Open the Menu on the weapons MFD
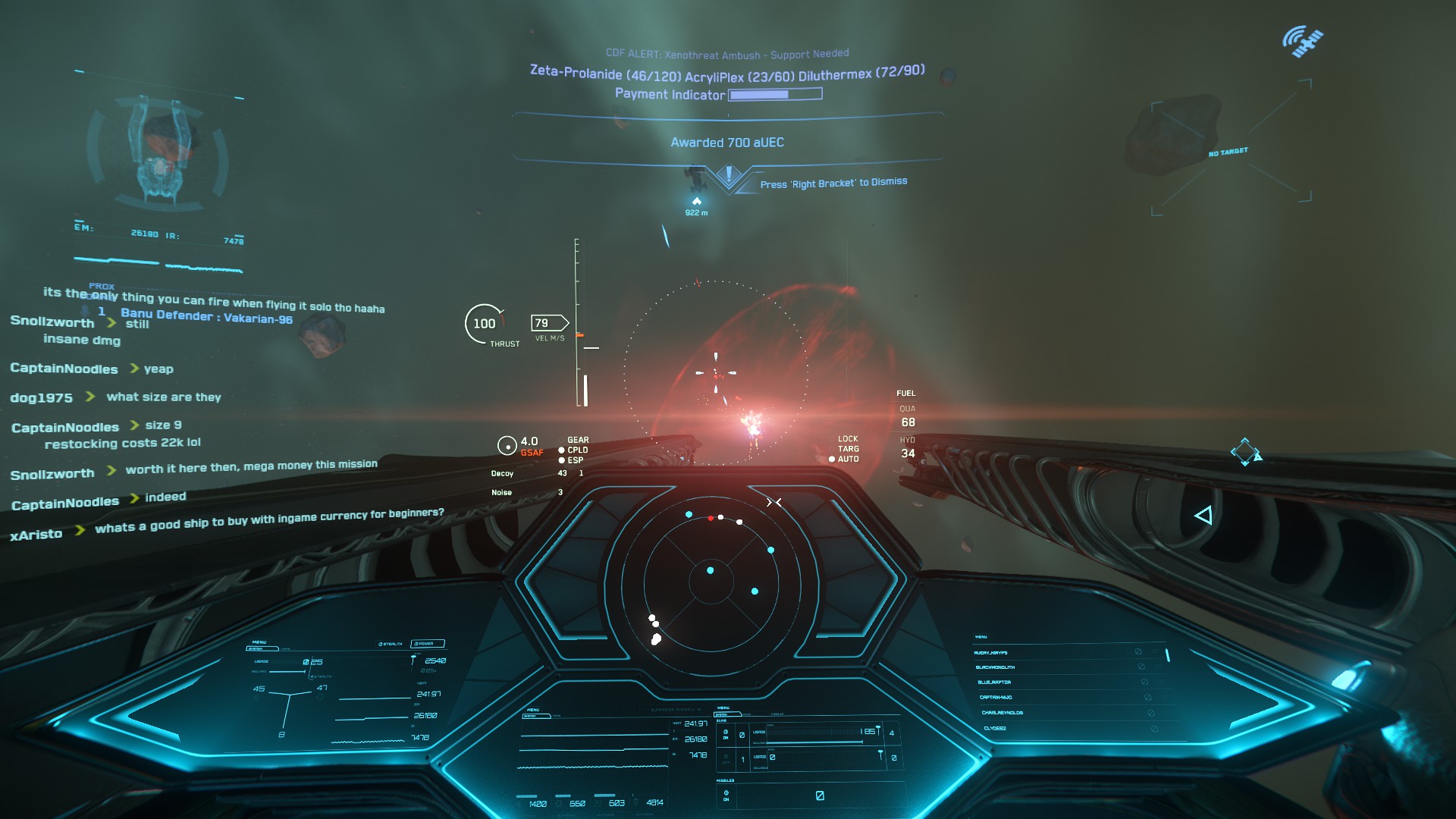Viewport: 1456px width, 819px height. 723,708
